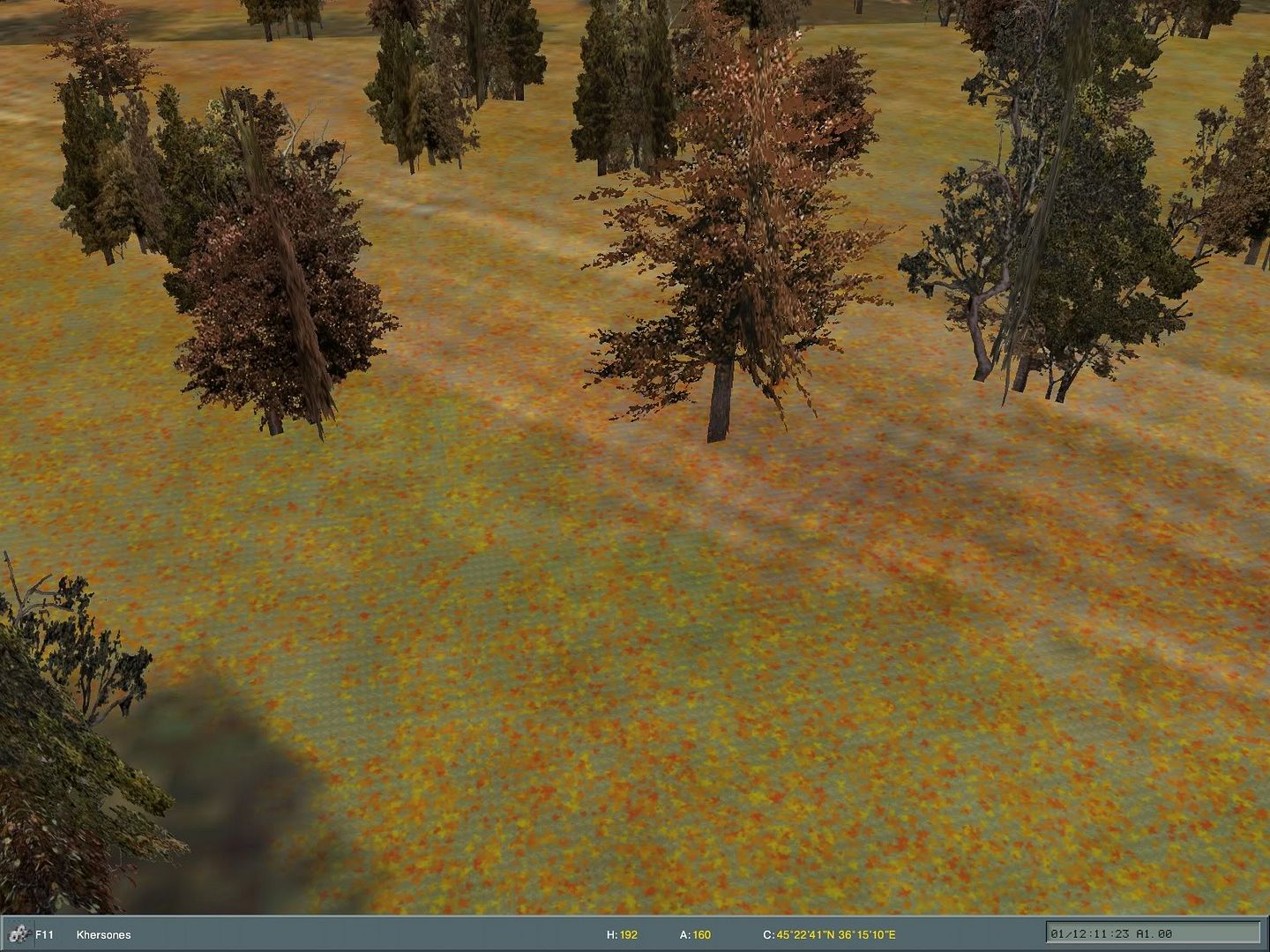Toggle the altitude display in the status bar

[693, 935]
